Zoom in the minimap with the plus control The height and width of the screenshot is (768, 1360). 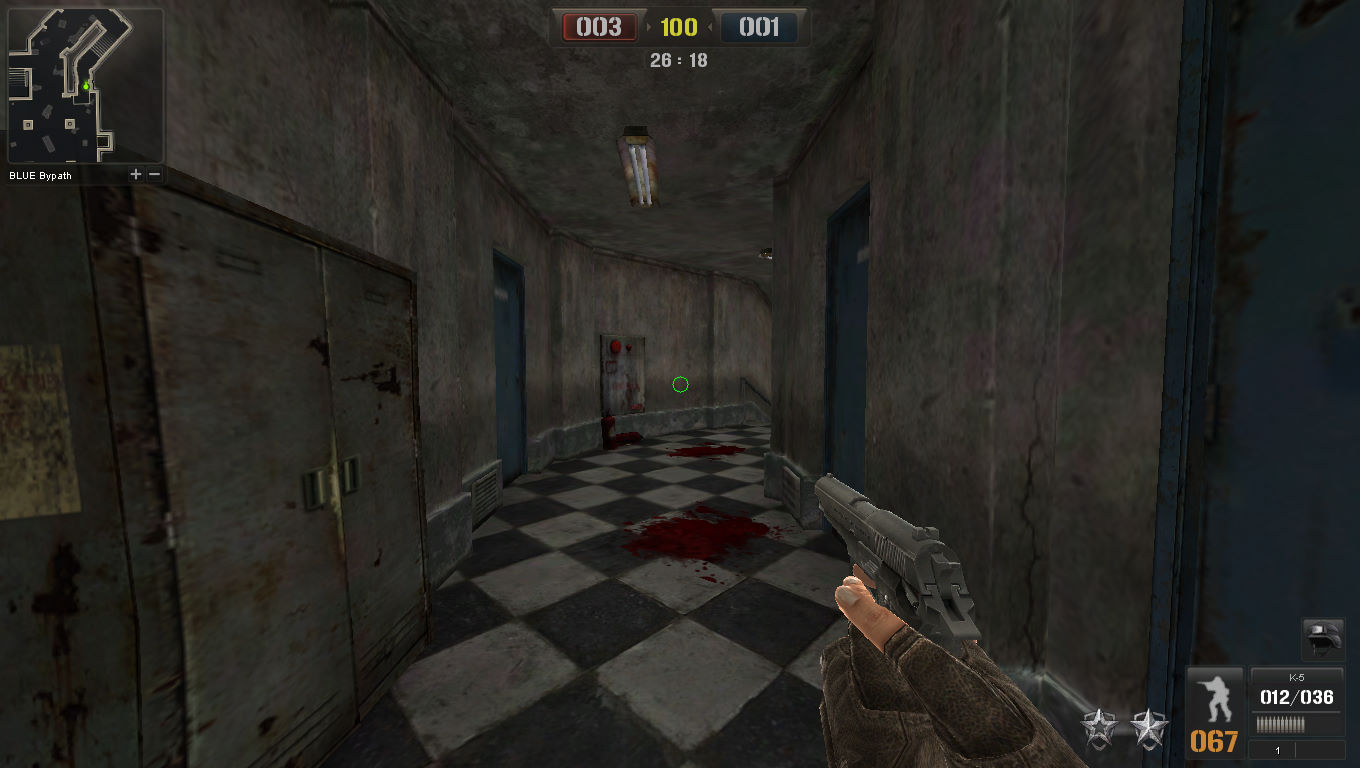point(136,173)
